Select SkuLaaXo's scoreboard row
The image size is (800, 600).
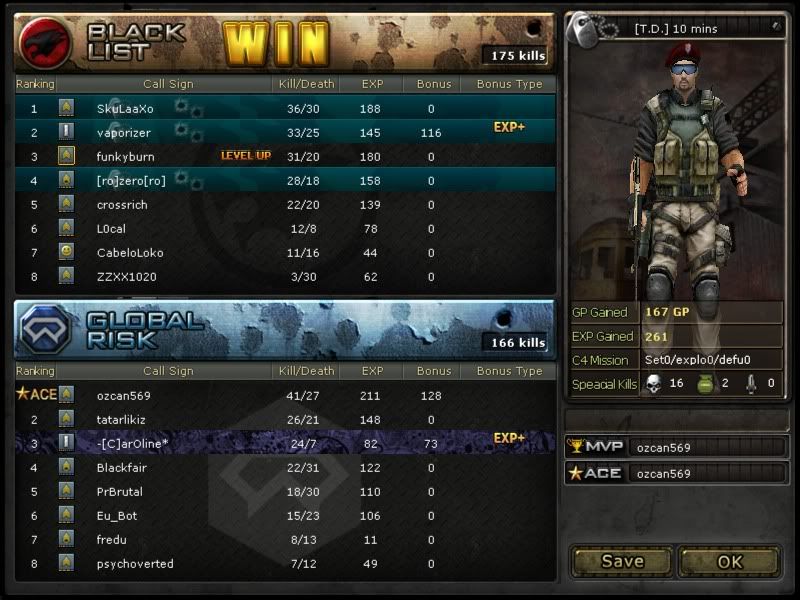point(285,108)
